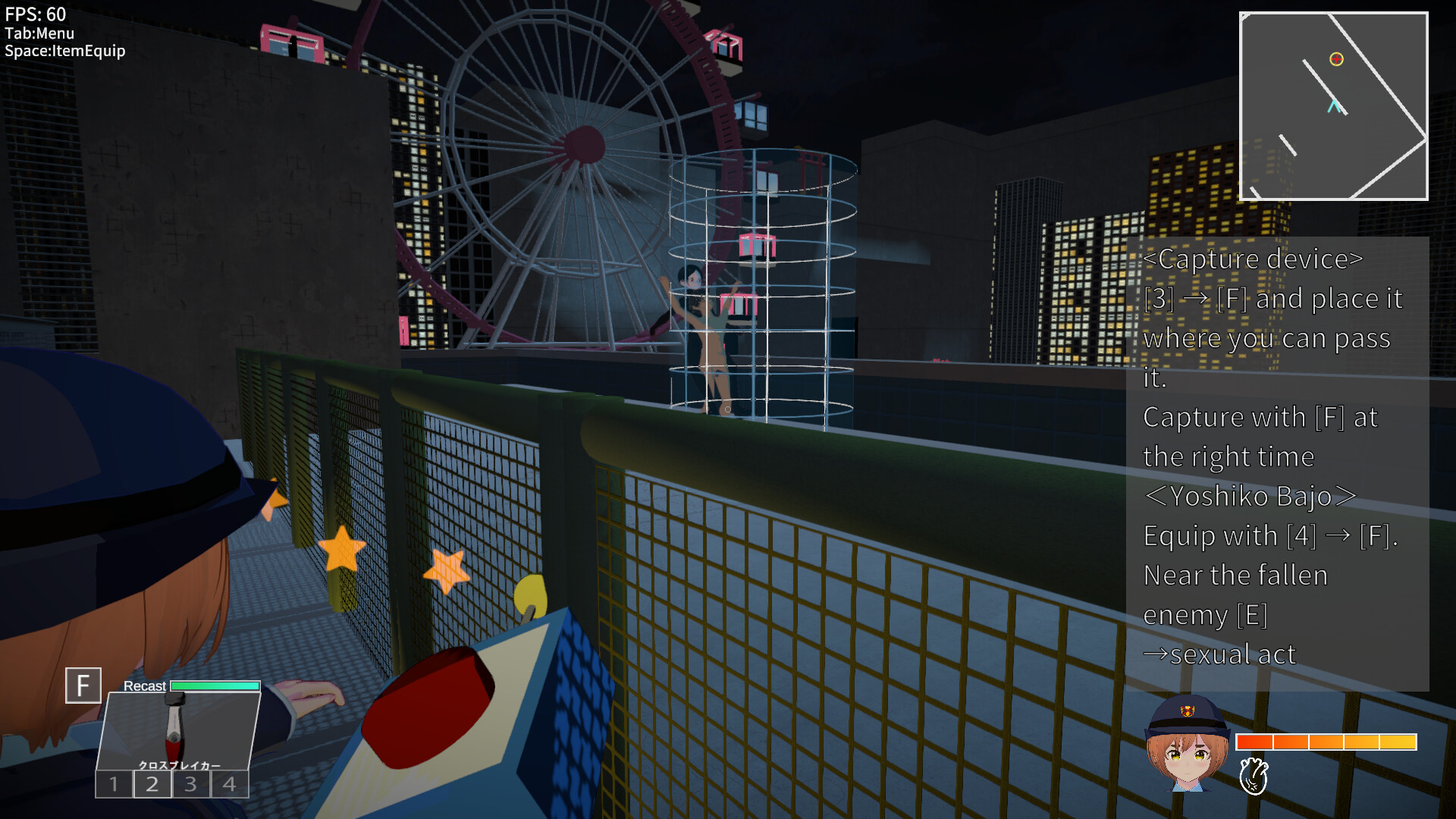Click the Recast label

pos(144,686)
